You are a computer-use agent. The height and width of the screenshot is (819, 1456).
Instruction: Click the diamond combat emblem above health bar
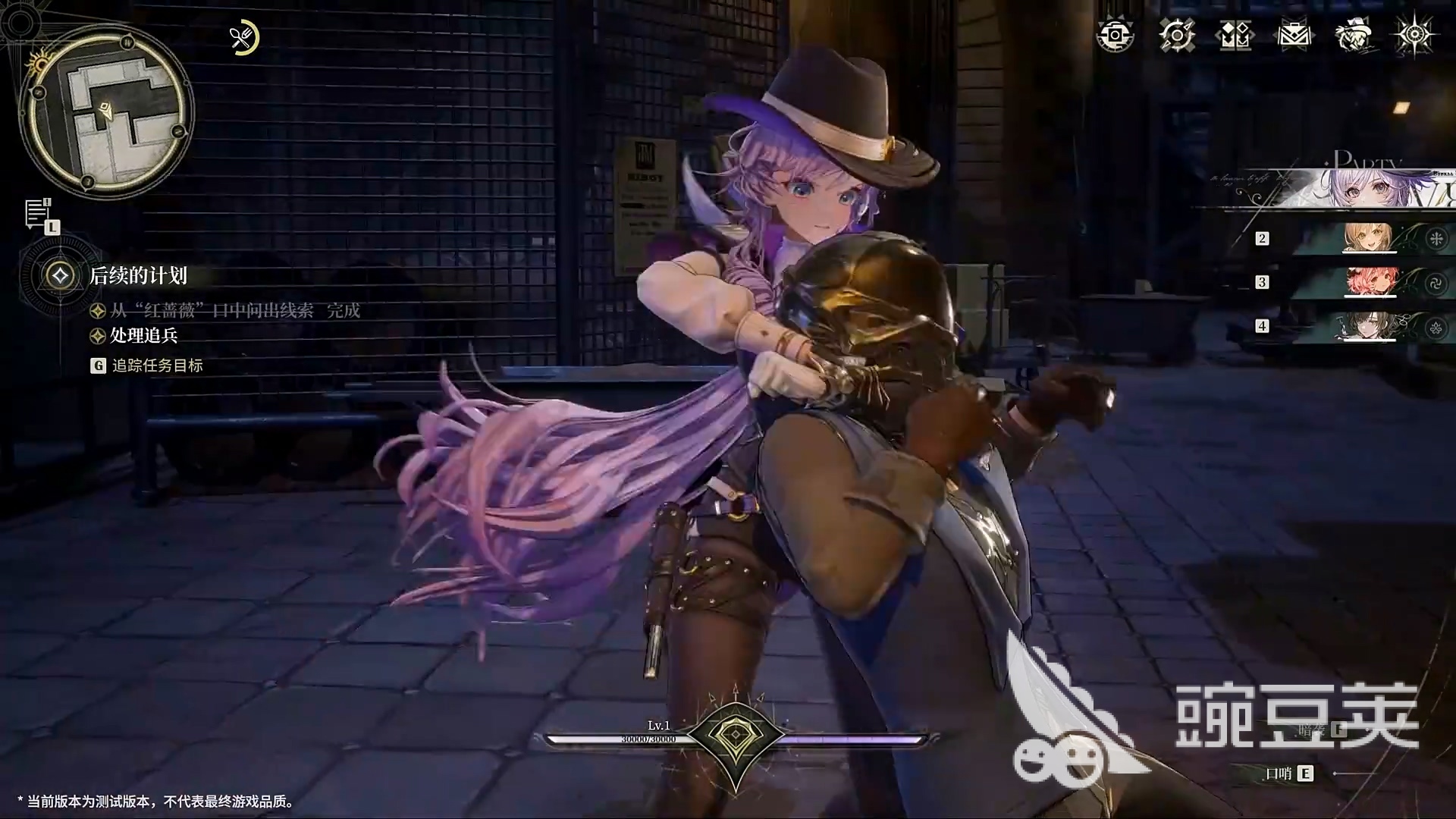pos(735,737)
